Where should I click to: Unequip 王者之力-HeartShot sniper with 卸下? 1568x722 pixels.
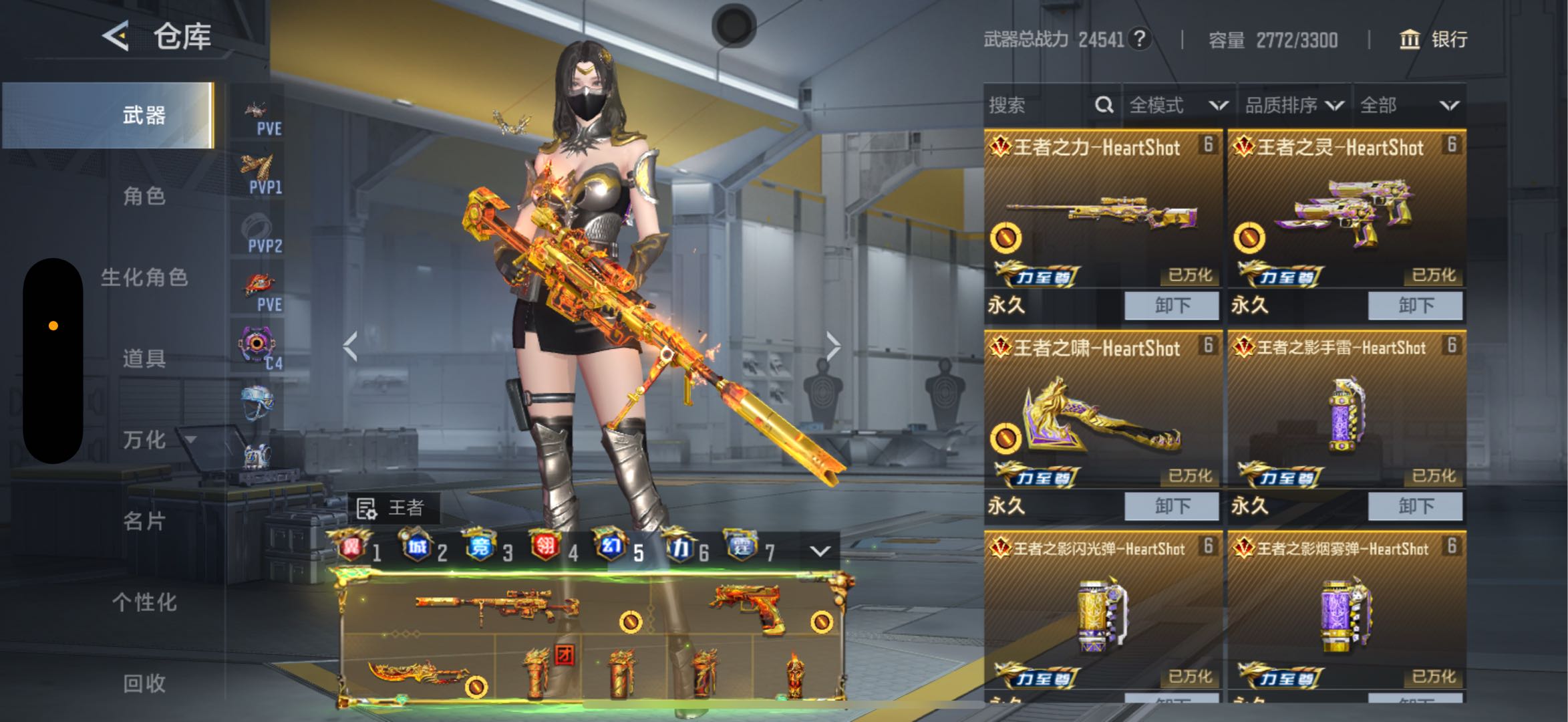[1172, 306]
